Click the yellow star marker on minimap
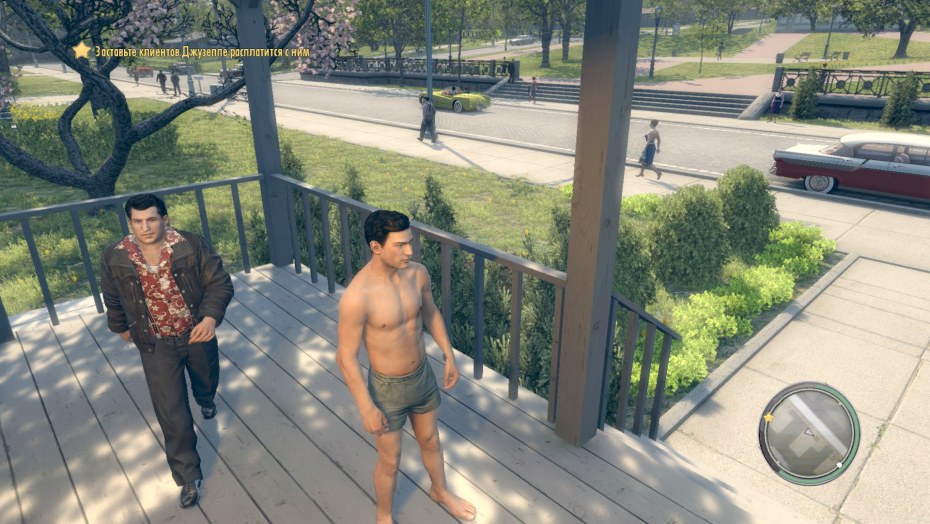The width and height of the screenshot is (930, 524). point(768,417)
